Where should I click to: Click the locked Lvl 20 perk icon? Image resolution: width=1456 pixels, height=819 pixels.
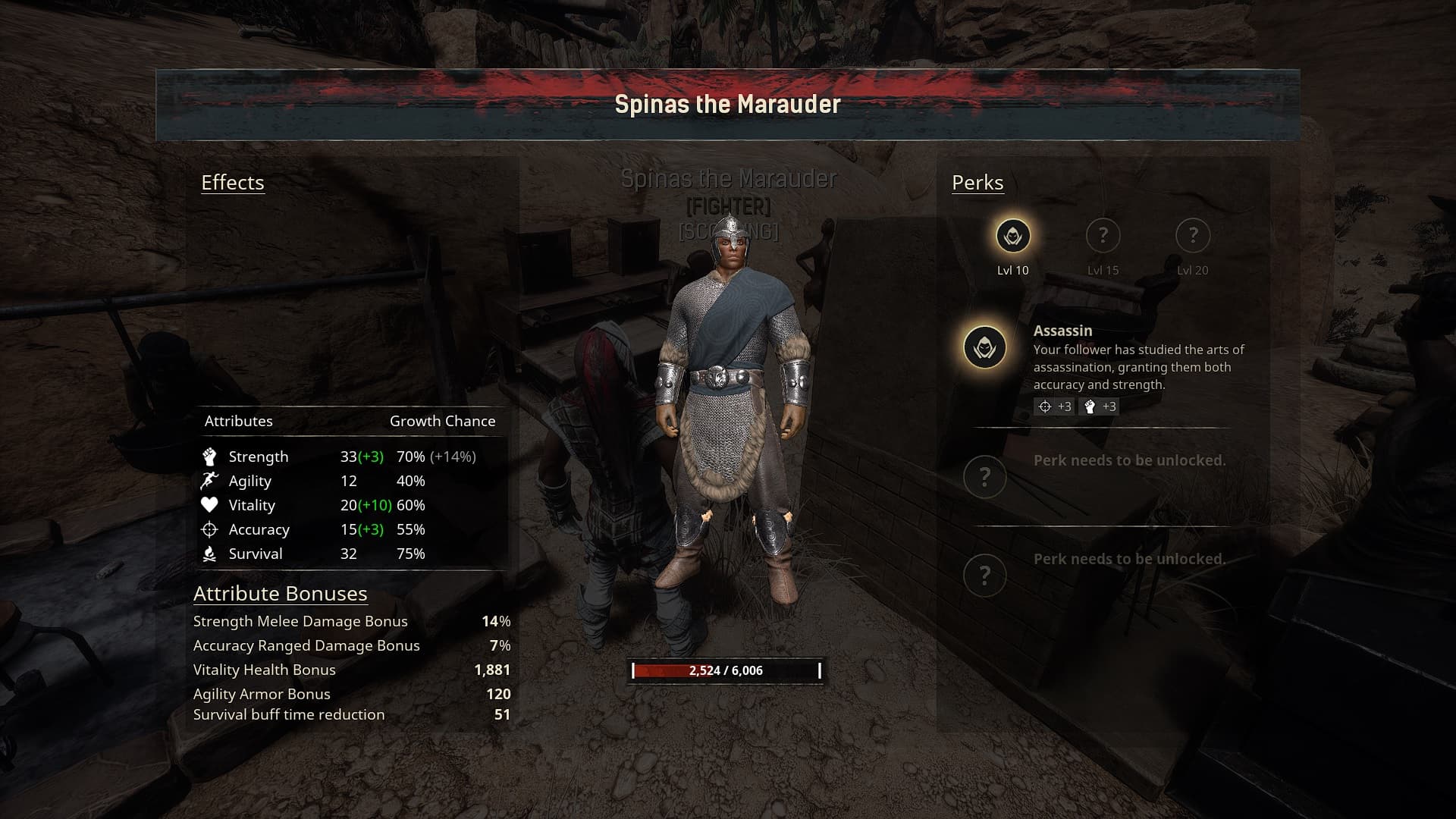[x=1192, y=236]
